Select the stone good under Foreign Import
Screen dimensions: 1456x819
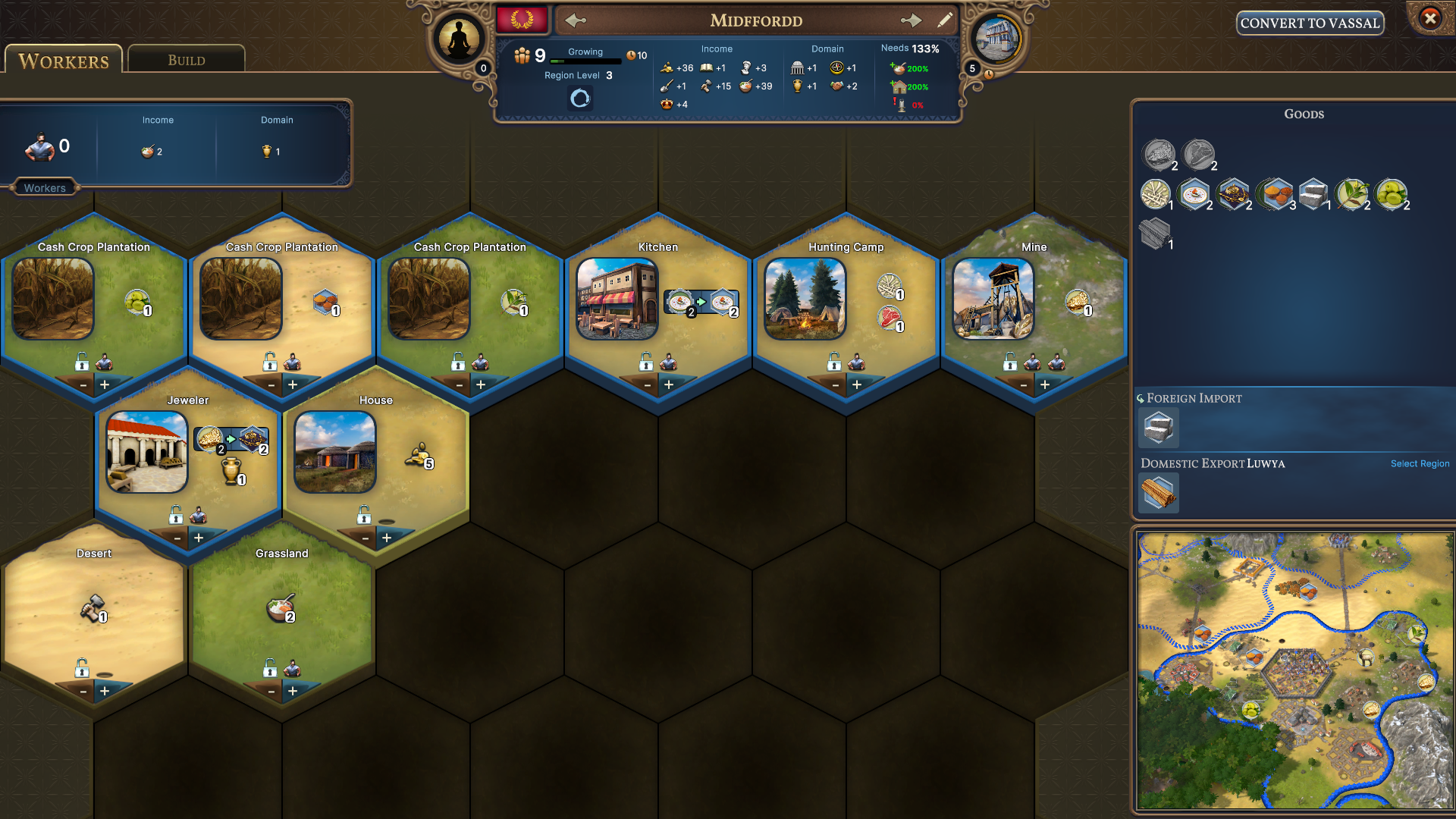click(1158, 428)
